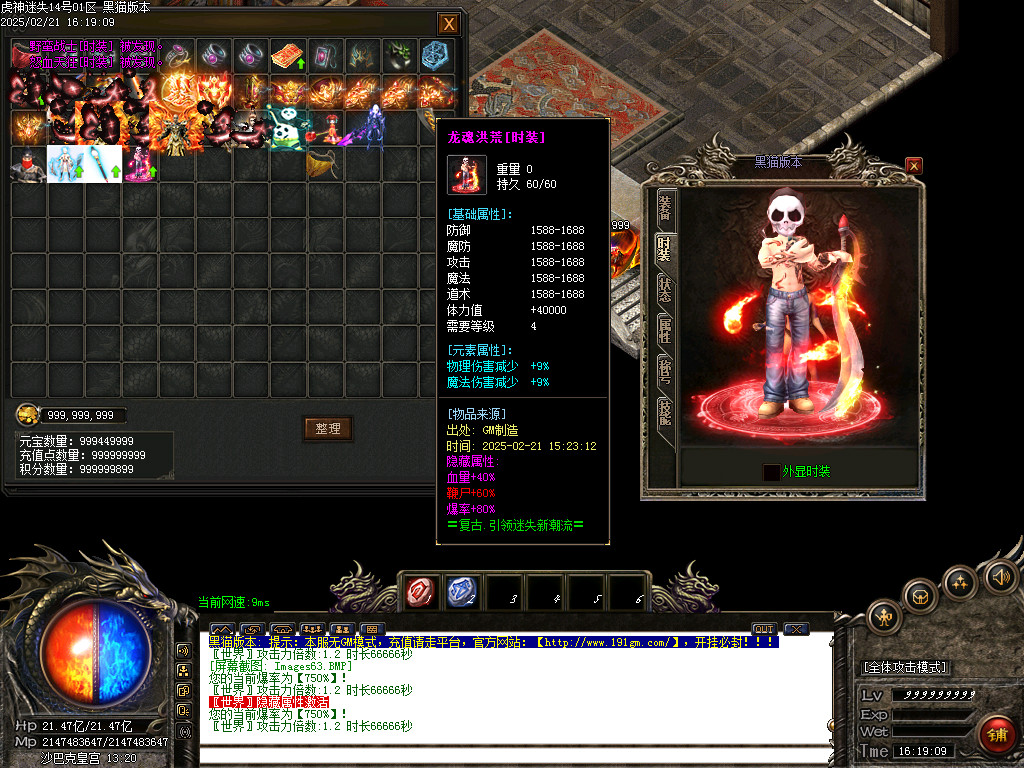Close the inventory bag window
This screenshot has width=1024, height=768.
point(449,24)
